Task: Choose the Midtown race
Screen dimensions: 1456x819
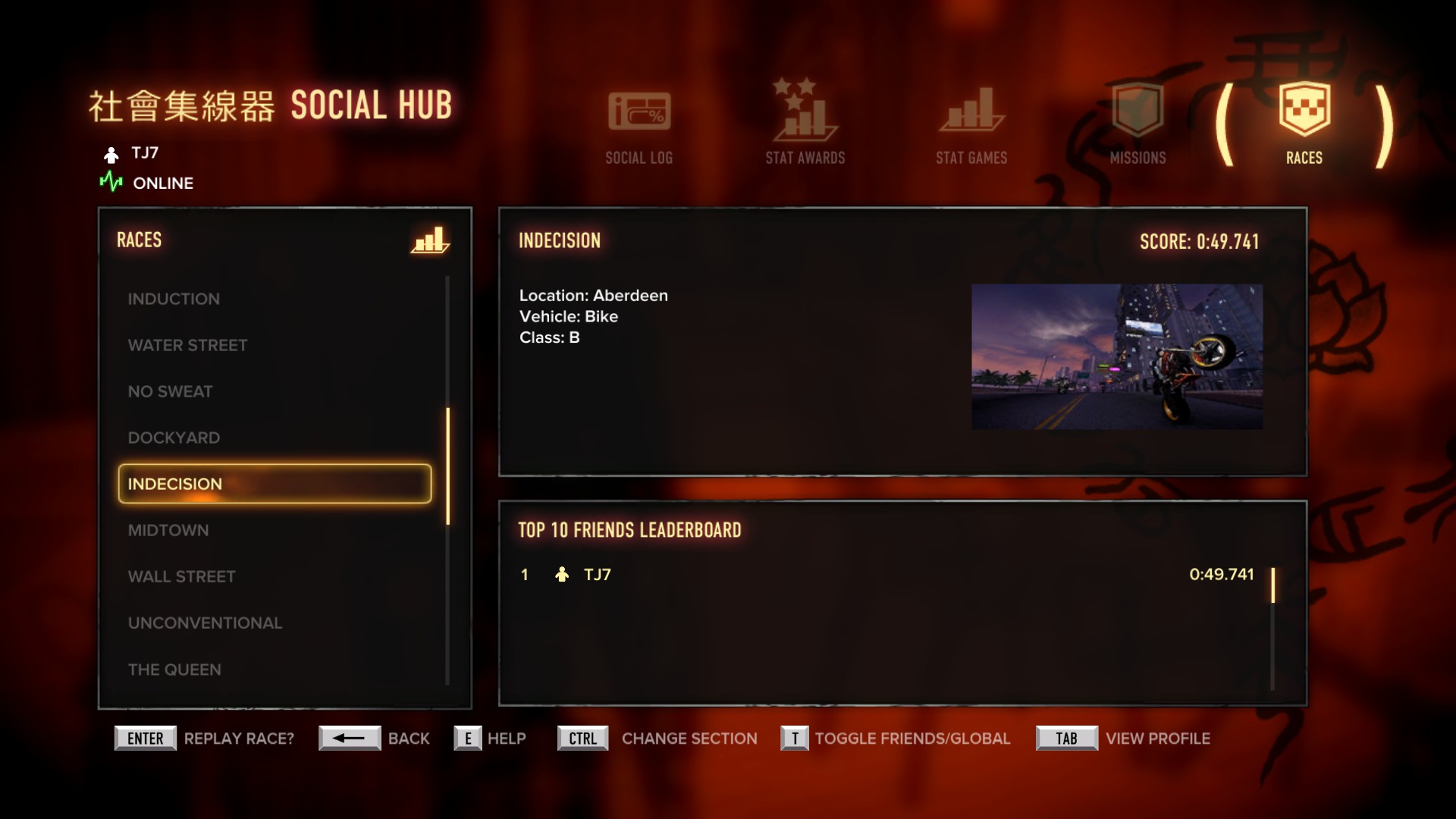Action: (168, 530)
